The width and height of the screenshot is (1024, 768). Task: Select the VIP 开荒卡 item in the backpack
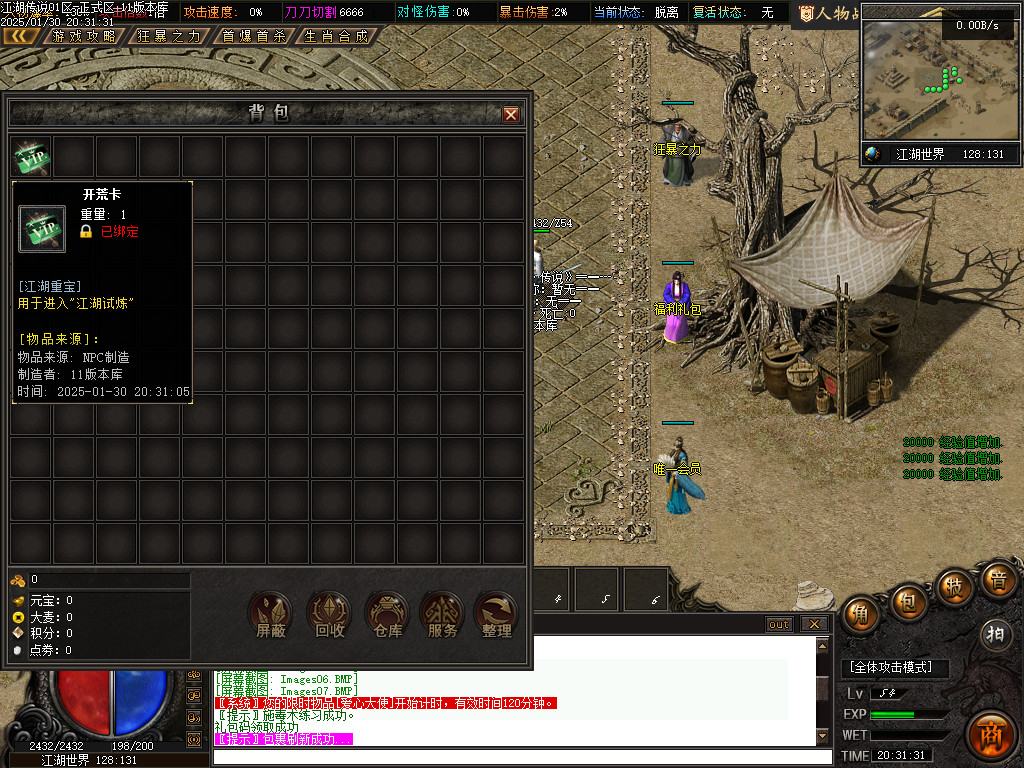[x=31, y=157]
